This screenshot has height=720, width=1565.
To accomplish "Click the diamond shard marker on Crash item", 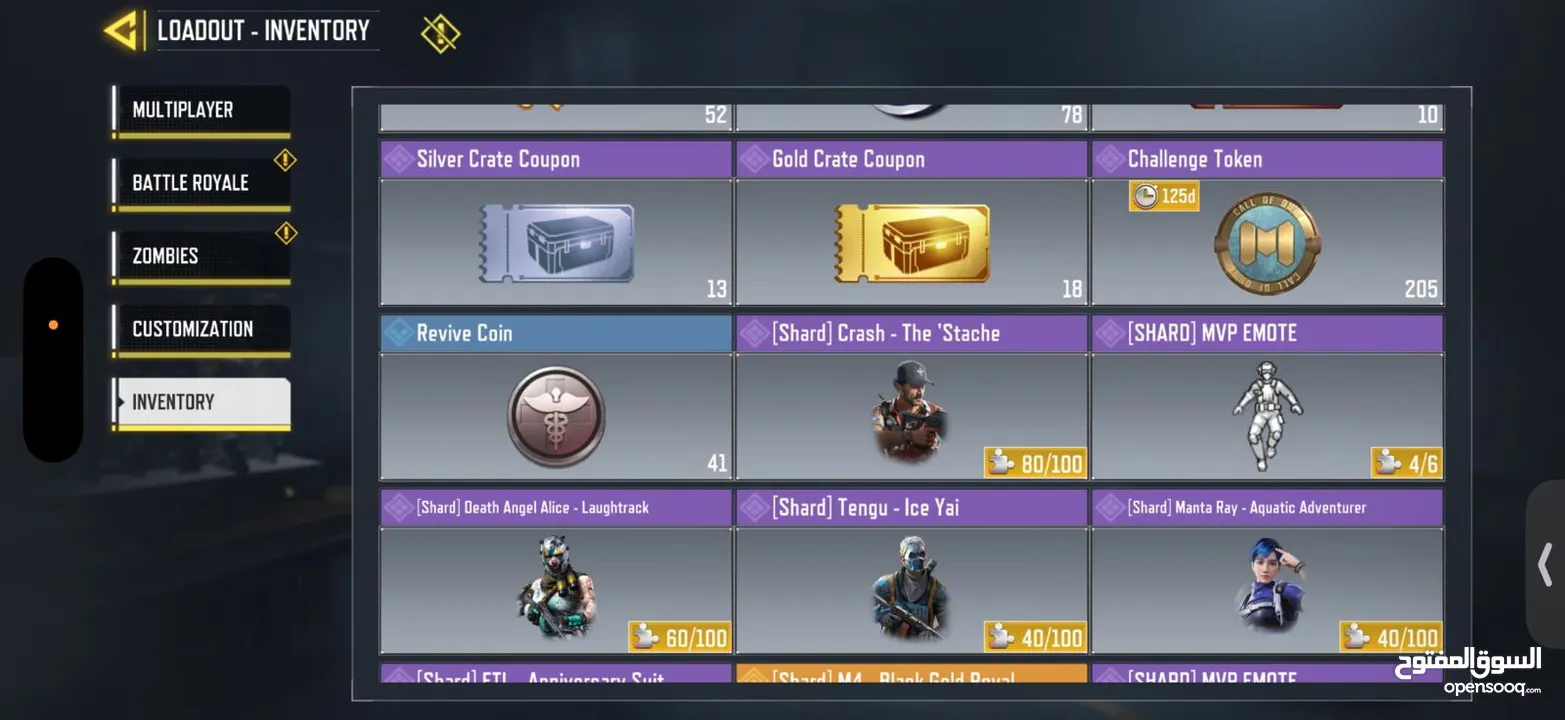I will [x=752, y=331].
